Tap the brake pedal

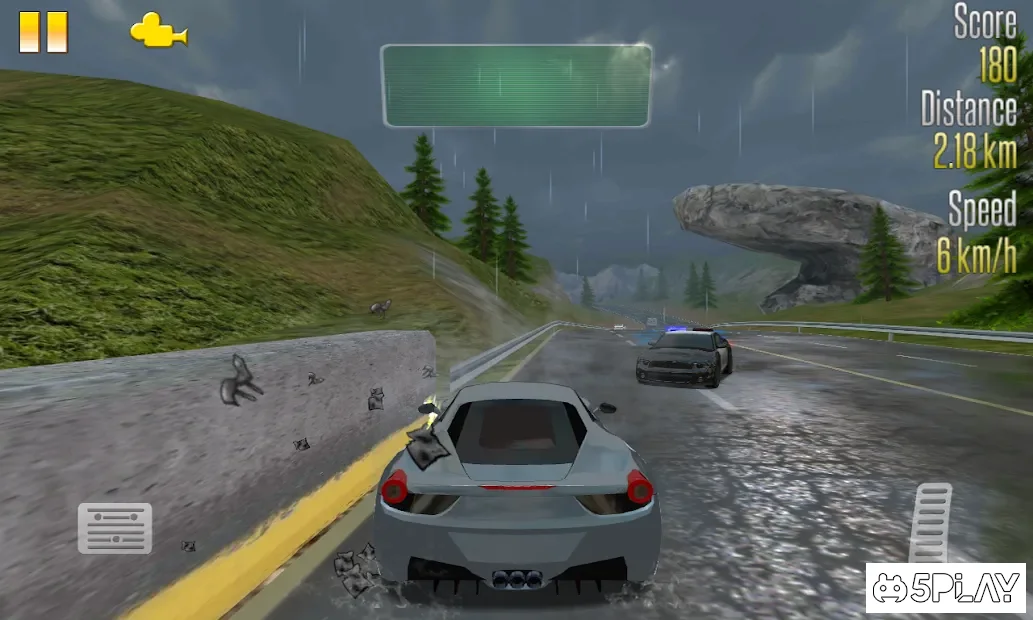pos(115,528)
